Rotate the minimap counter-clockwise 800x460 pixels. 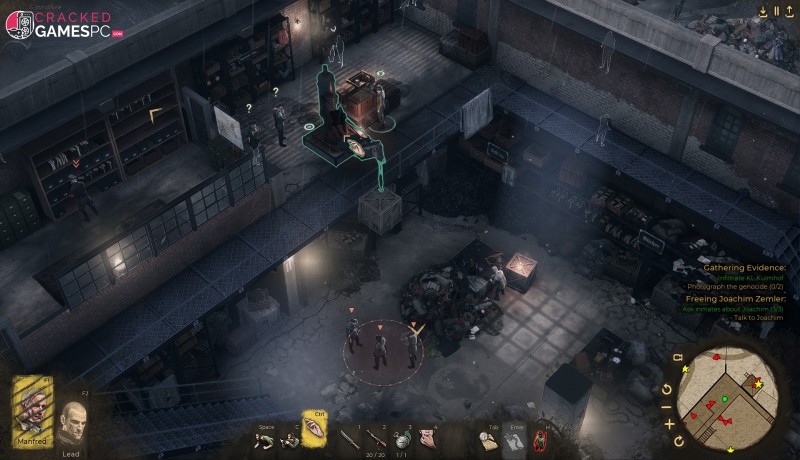point(667,389)
